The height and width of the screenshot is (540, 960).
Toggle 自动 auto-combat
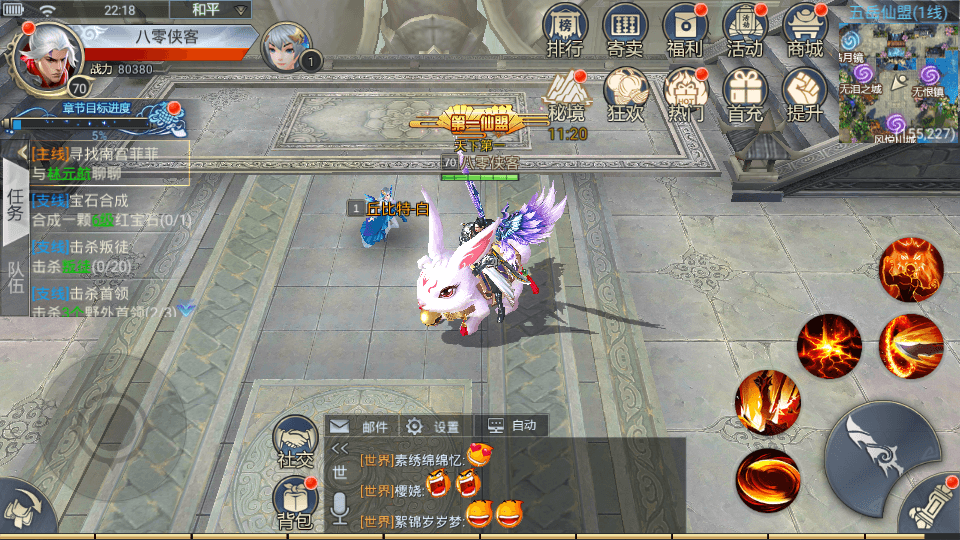coord(512,426)
